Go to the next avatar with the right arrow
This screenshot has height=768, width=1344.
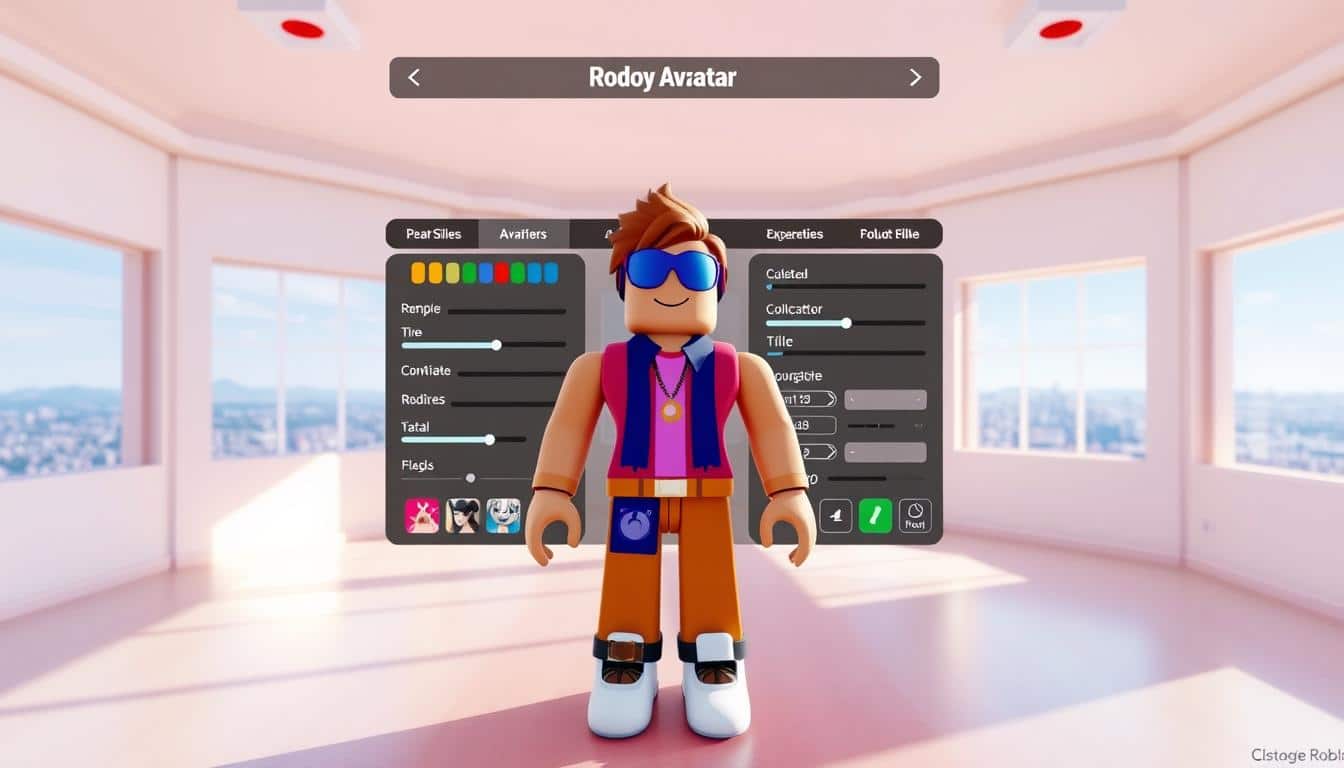click(x=914, y=78)
